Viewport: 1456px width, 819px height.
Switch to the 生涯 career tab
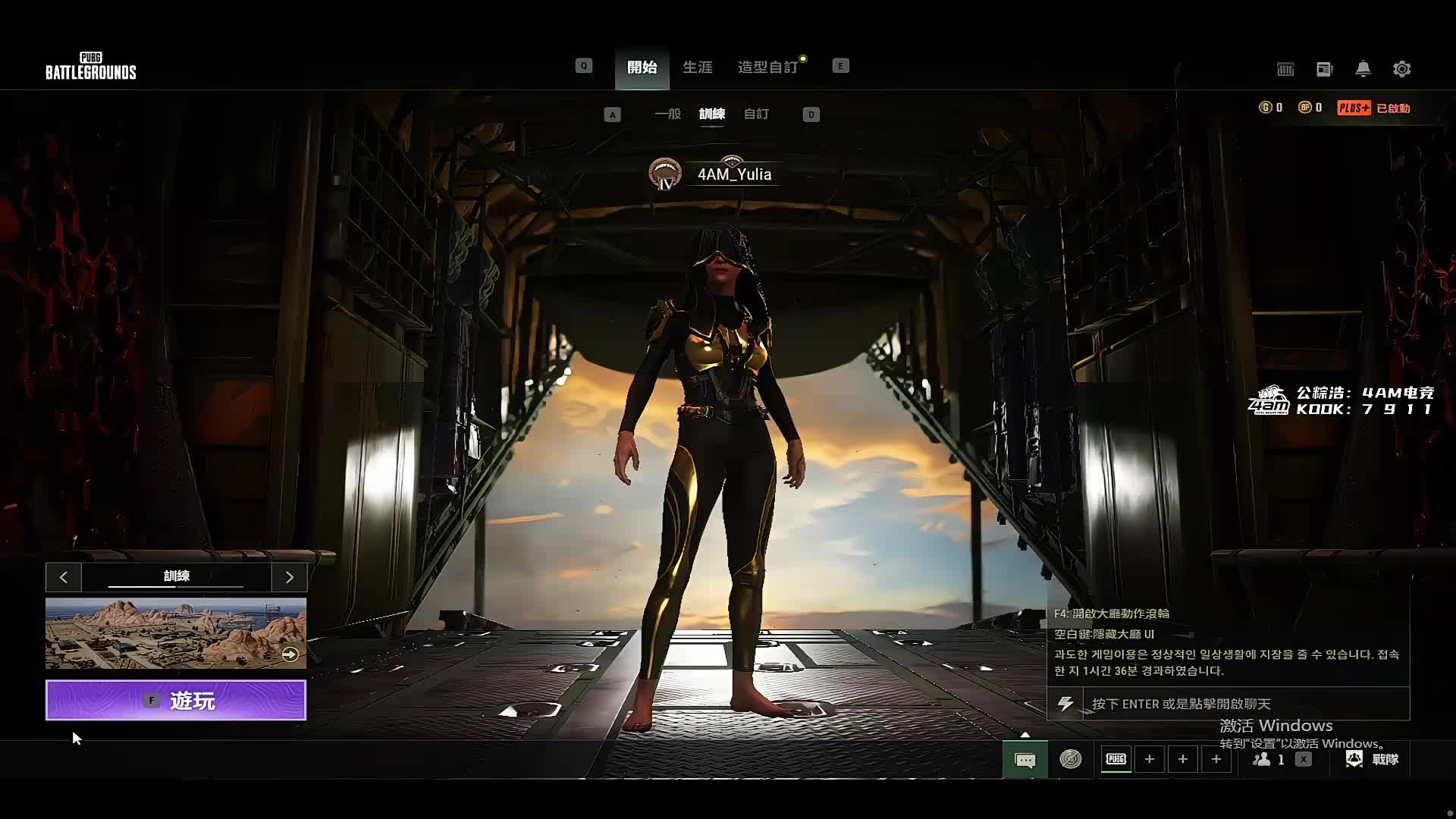point(697,67)
